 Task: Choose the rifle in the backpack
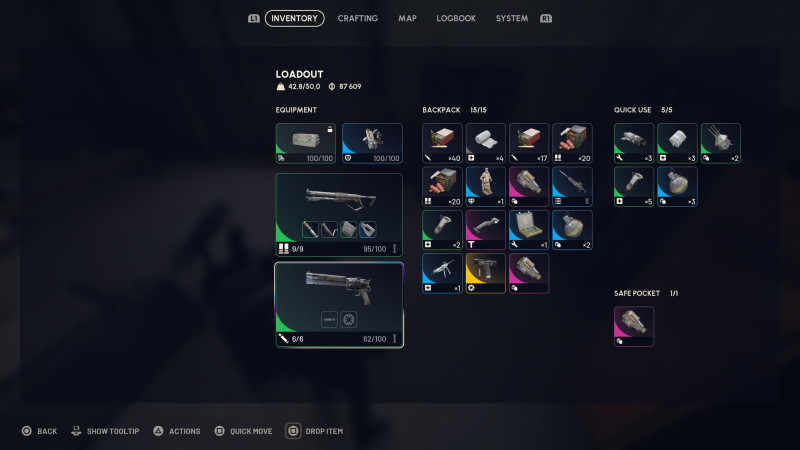coord(572,186)
